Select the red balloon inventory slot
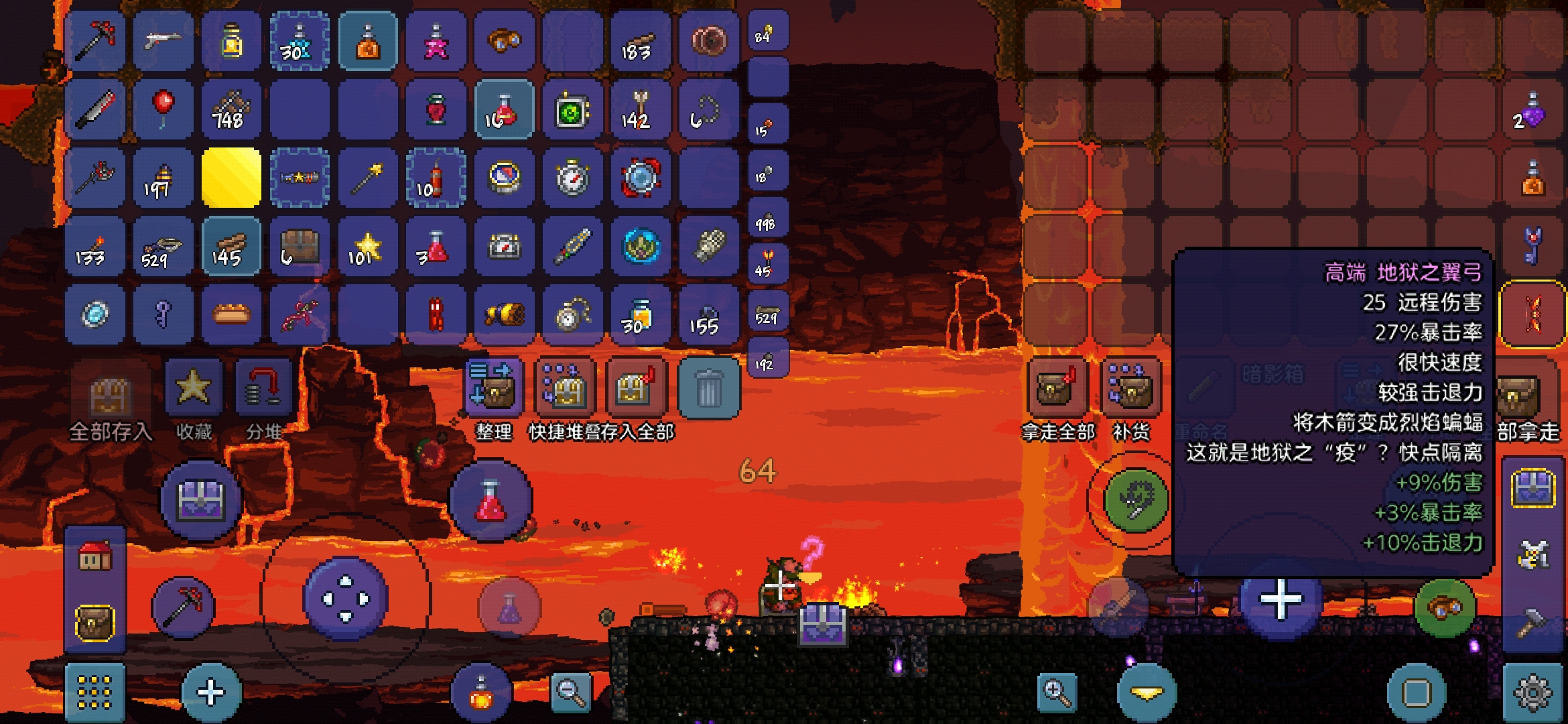The image size is (1568, 724). pyautogui.click(x=163, y=109)
